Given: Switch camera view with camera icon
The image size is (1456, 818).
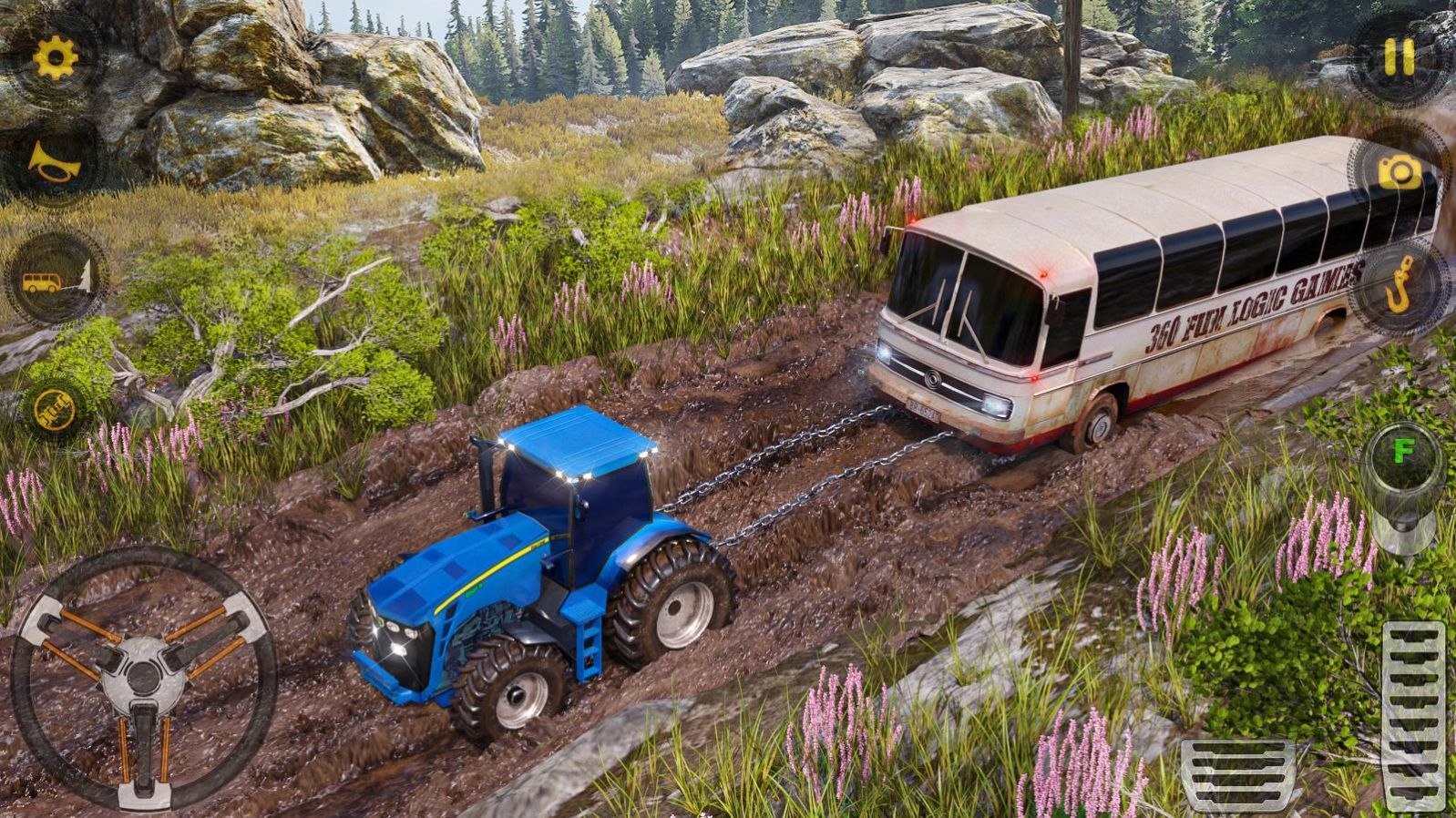Looking at the screenshot, I should click(1399, 172).
